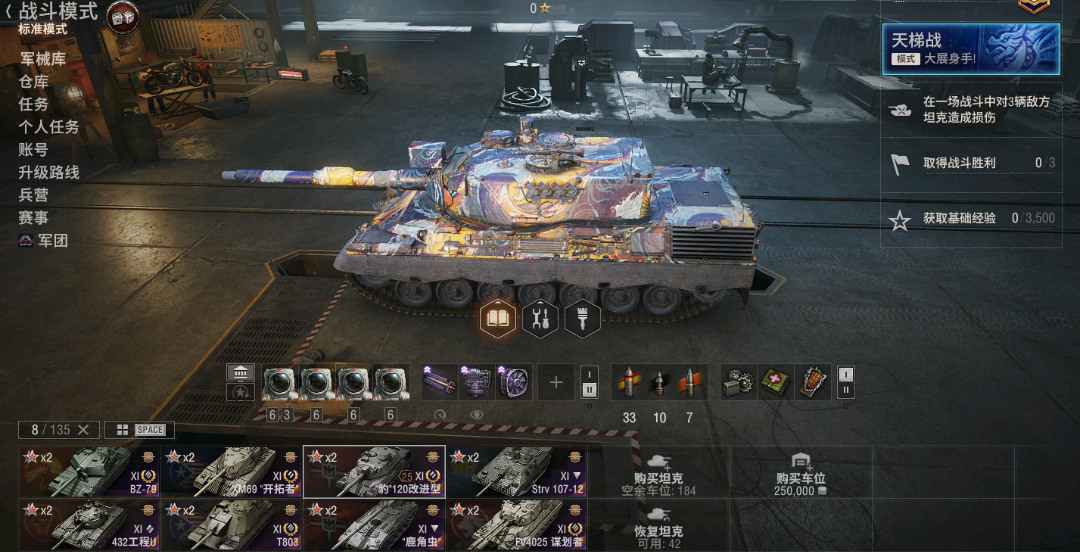Open the paintbrush customization hexagon

coord(581,319)
